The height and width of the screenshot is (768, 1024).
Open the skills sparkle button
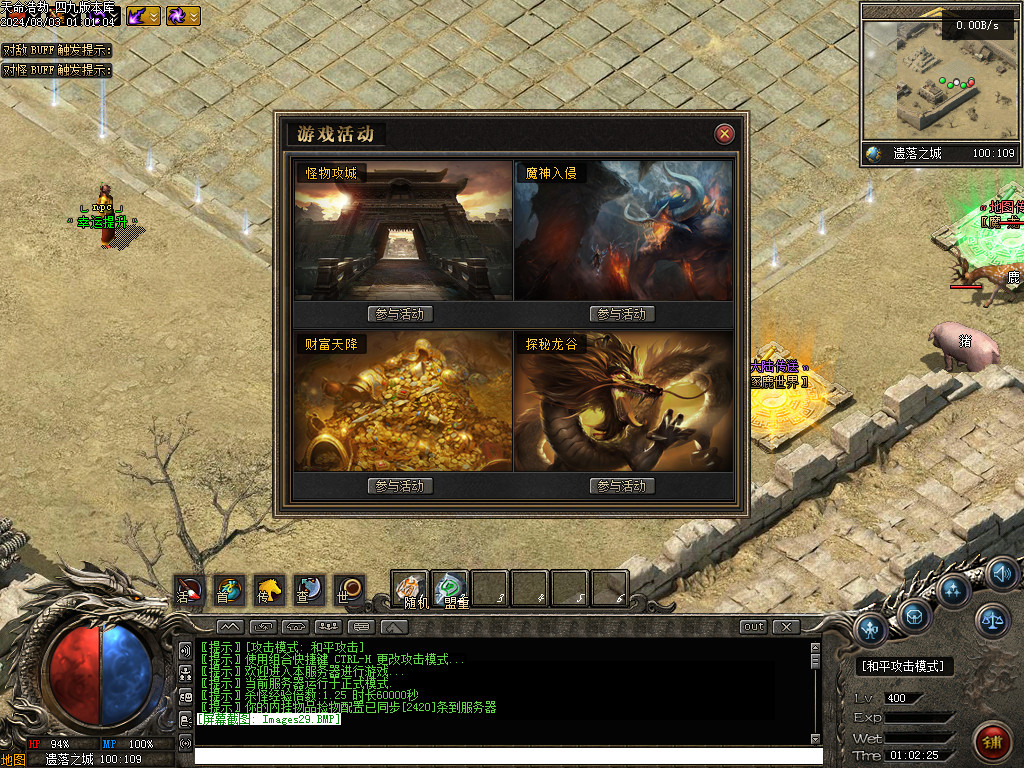coord(955,590)
